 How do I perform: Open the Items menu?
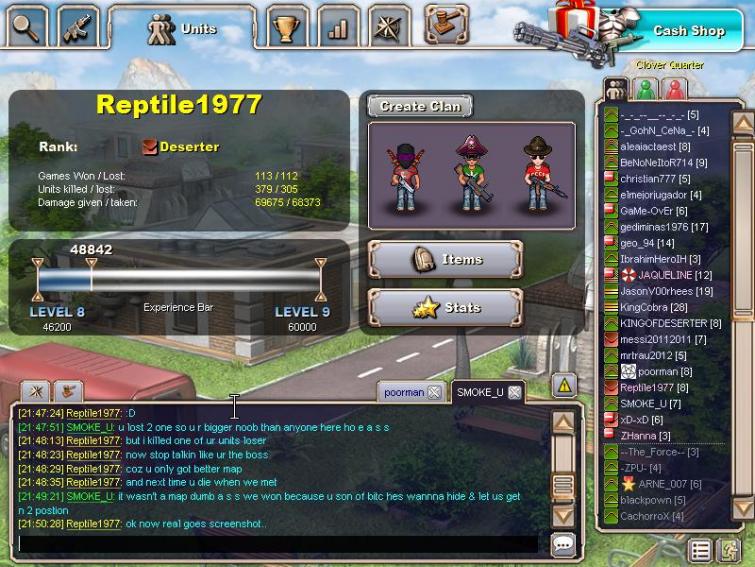[x=446, y=260]
